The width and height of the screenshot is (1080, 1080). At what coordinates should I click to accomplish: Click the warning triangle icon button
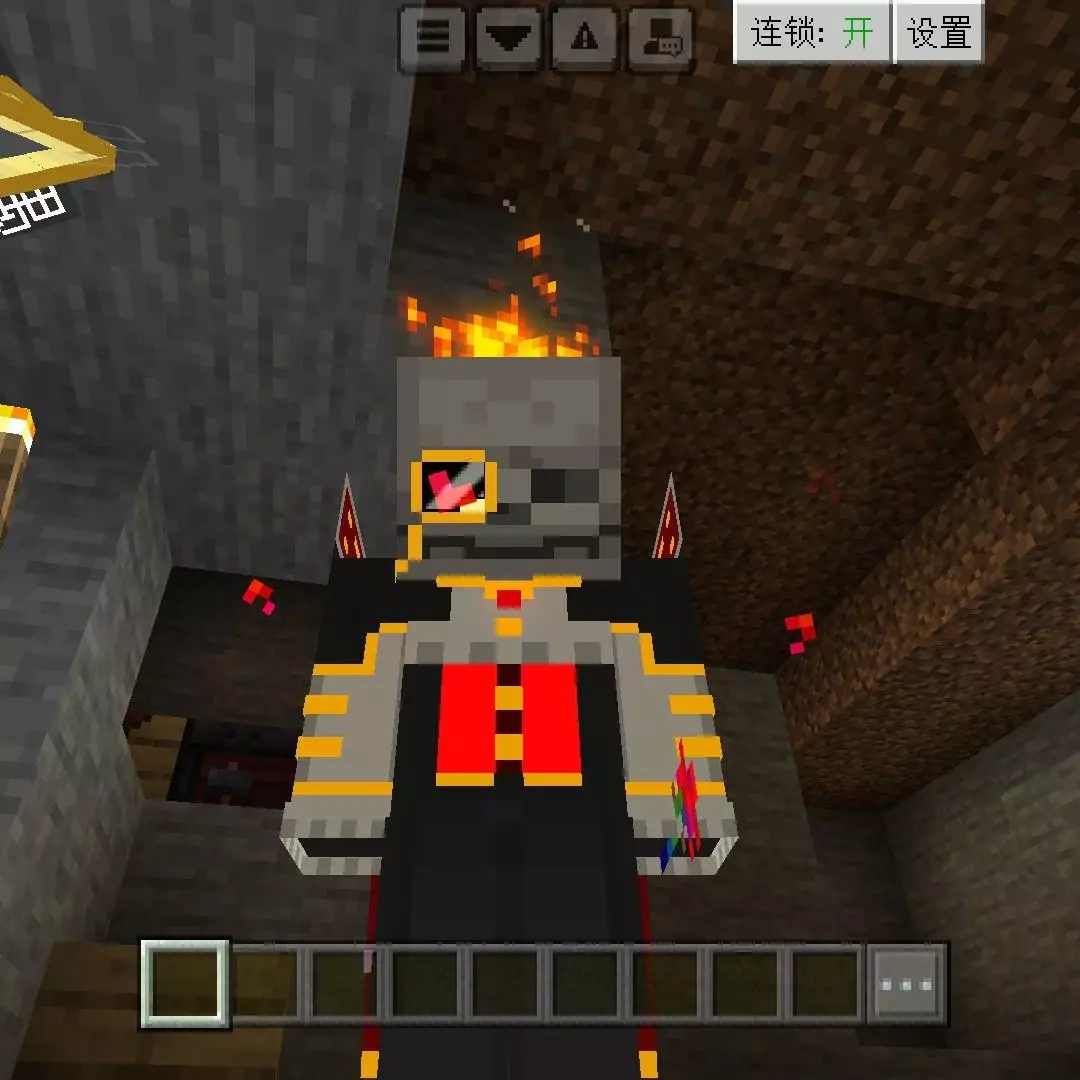[x=585, y=38]
